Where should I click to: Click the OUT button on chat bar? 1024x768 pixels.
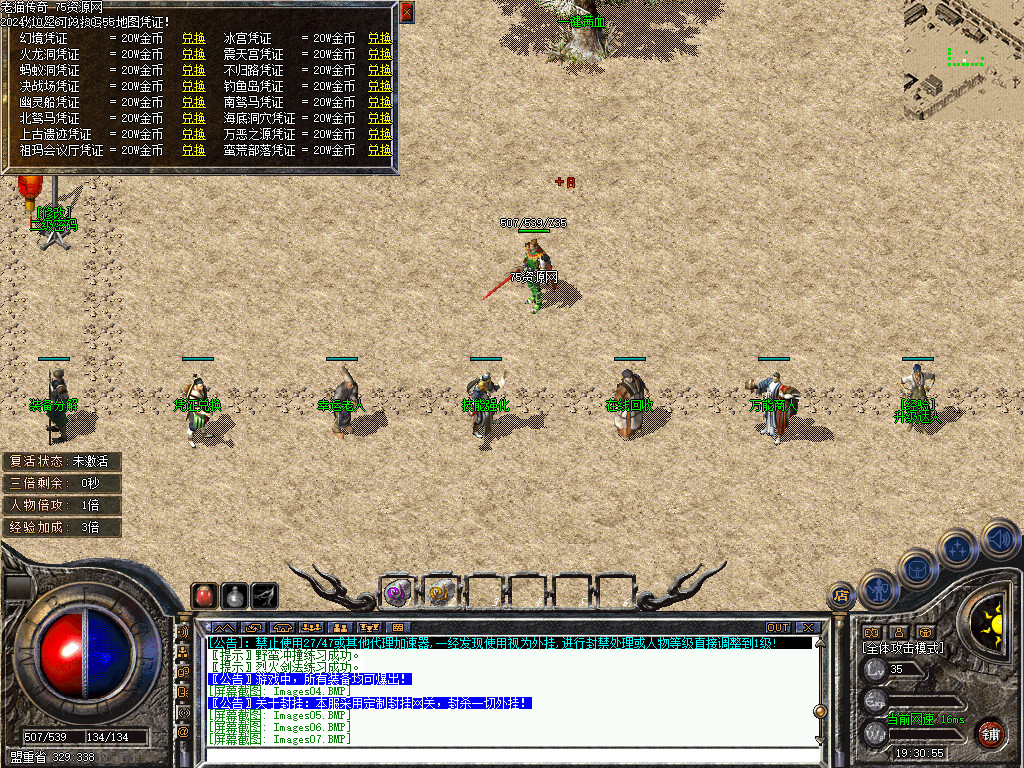click(778, 627)
